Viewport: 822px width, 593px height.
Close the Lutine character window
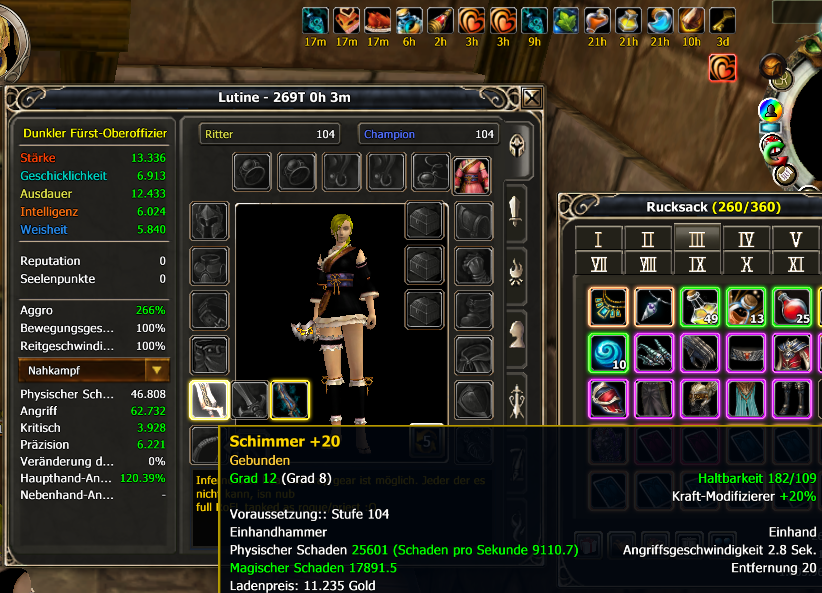click(x=532, y=97)
